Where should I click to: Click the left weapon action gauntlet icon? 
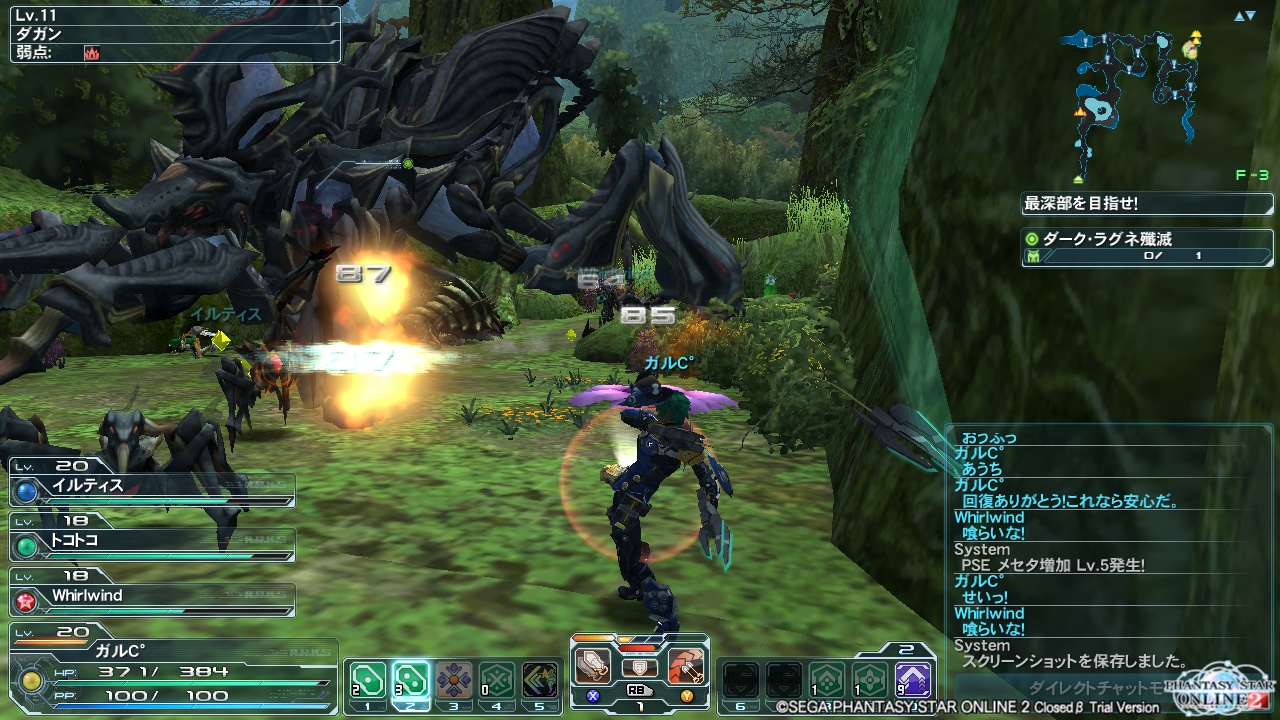pyautogui.click(x=593, y=665)
